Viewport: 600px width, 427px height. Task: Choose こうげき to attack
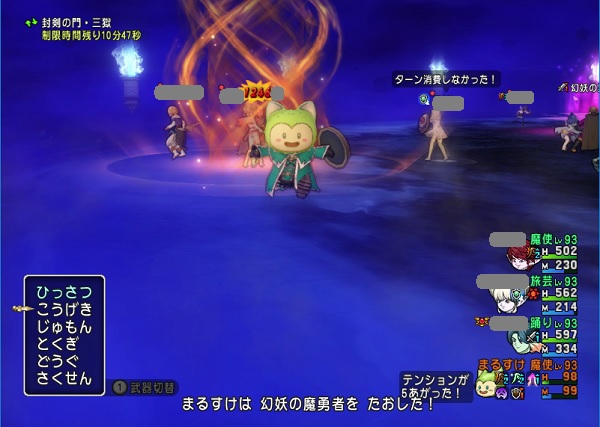pos(64,309)
